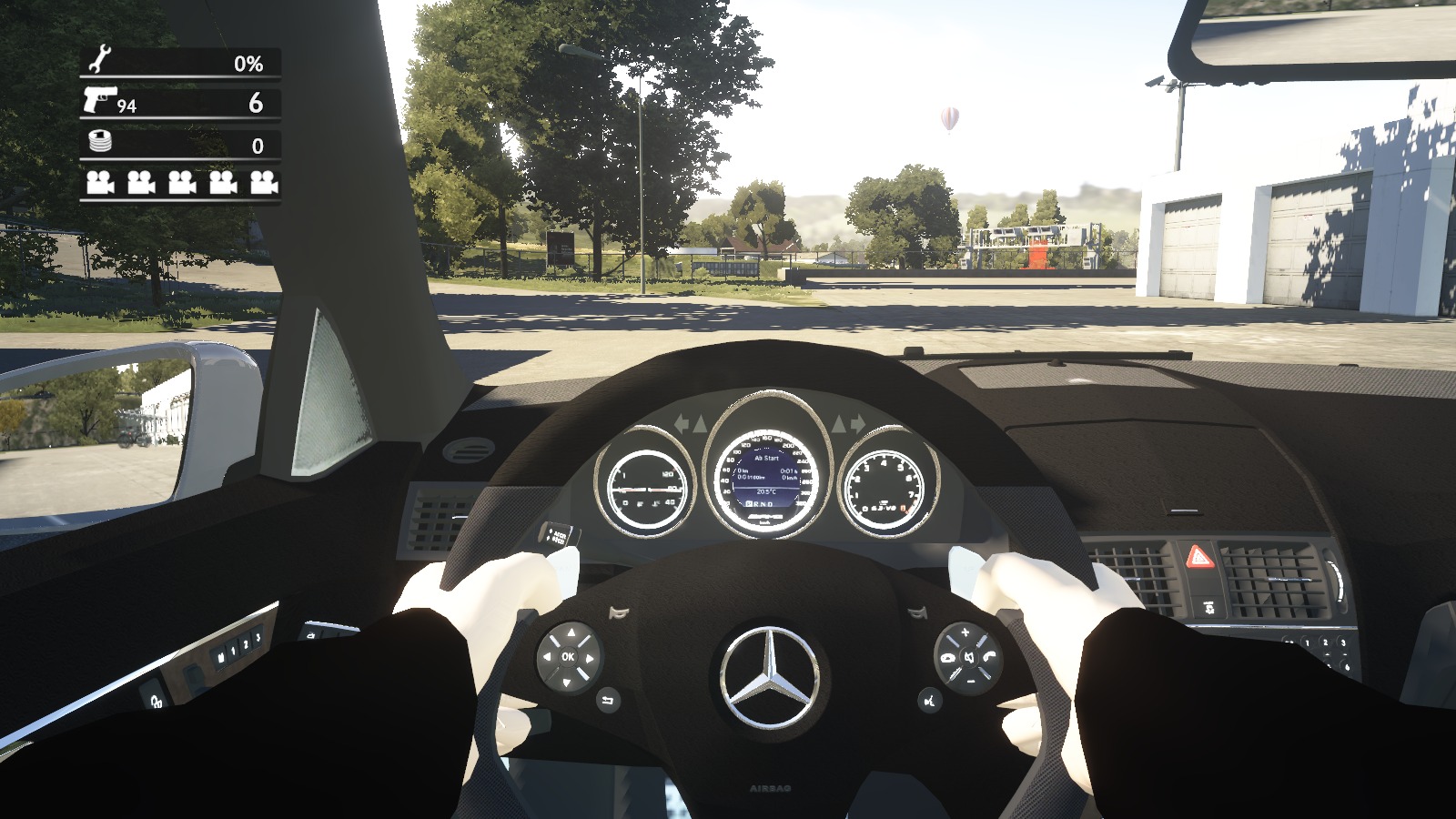
Task: Select the pistol weapon icon
Action: coord(99,100)
